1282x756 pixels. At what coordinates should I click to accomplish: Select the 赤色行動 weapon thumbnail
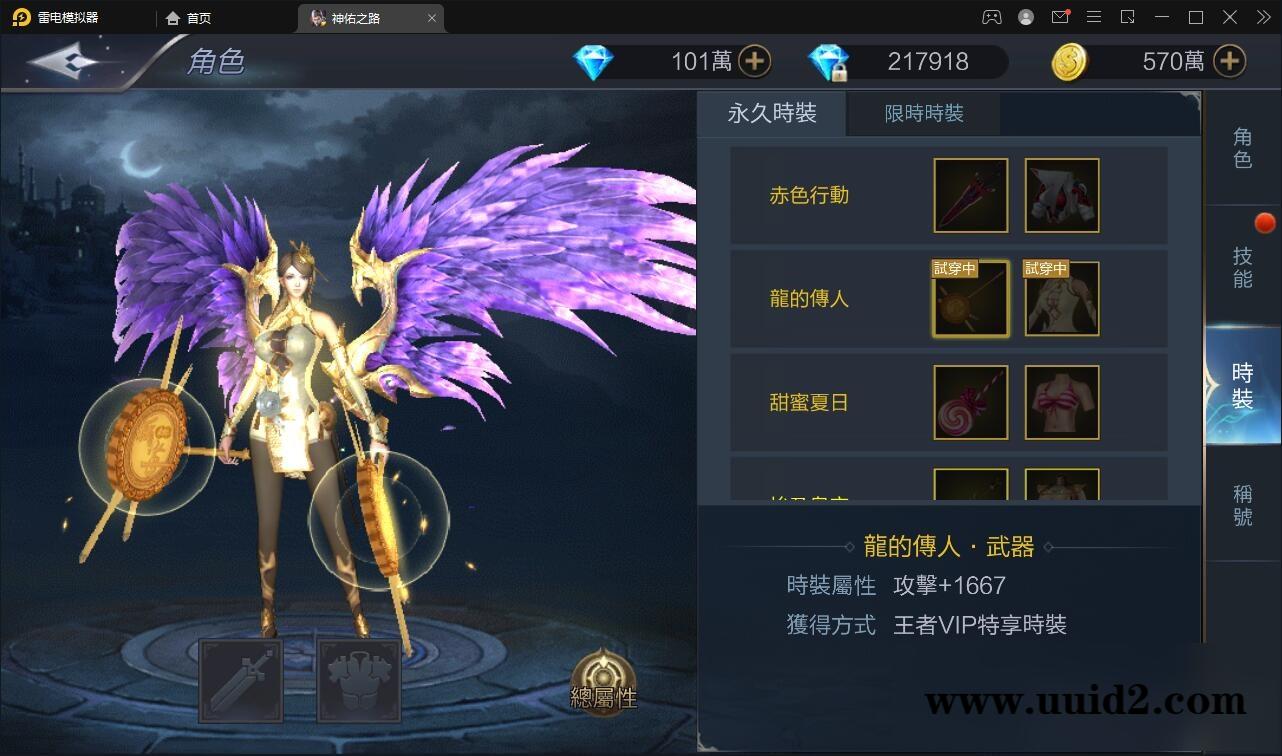969,195
